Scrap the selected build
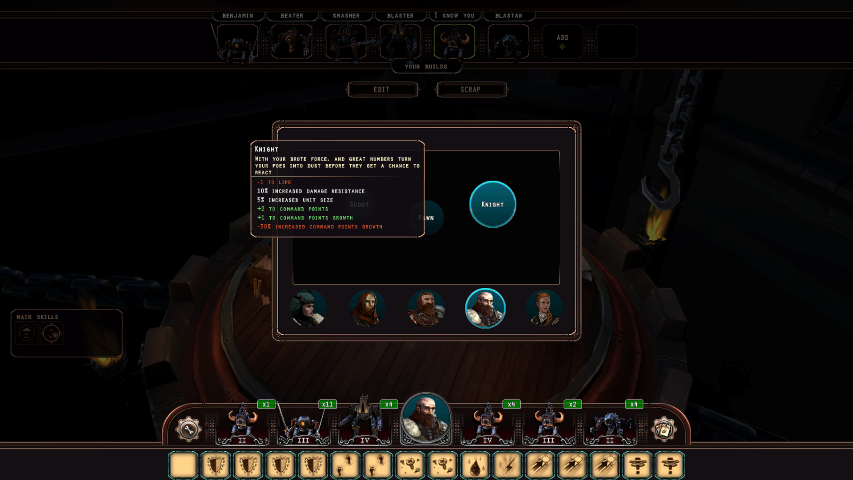Image resolution: width=853 pixels, height=480 pixels. pos(470,89)
